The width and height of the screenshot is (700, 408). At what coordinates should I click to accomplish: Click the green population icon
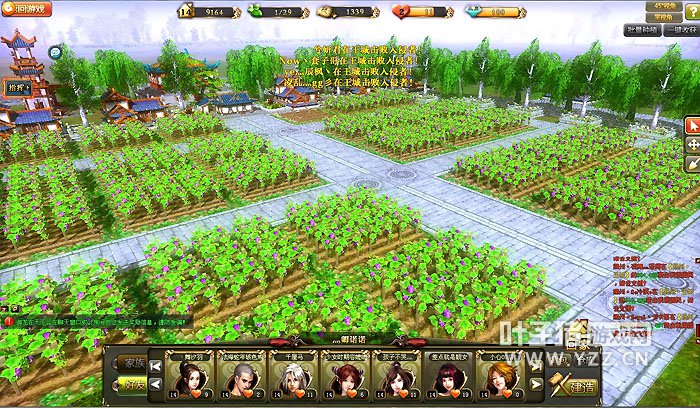click(254, 11)
